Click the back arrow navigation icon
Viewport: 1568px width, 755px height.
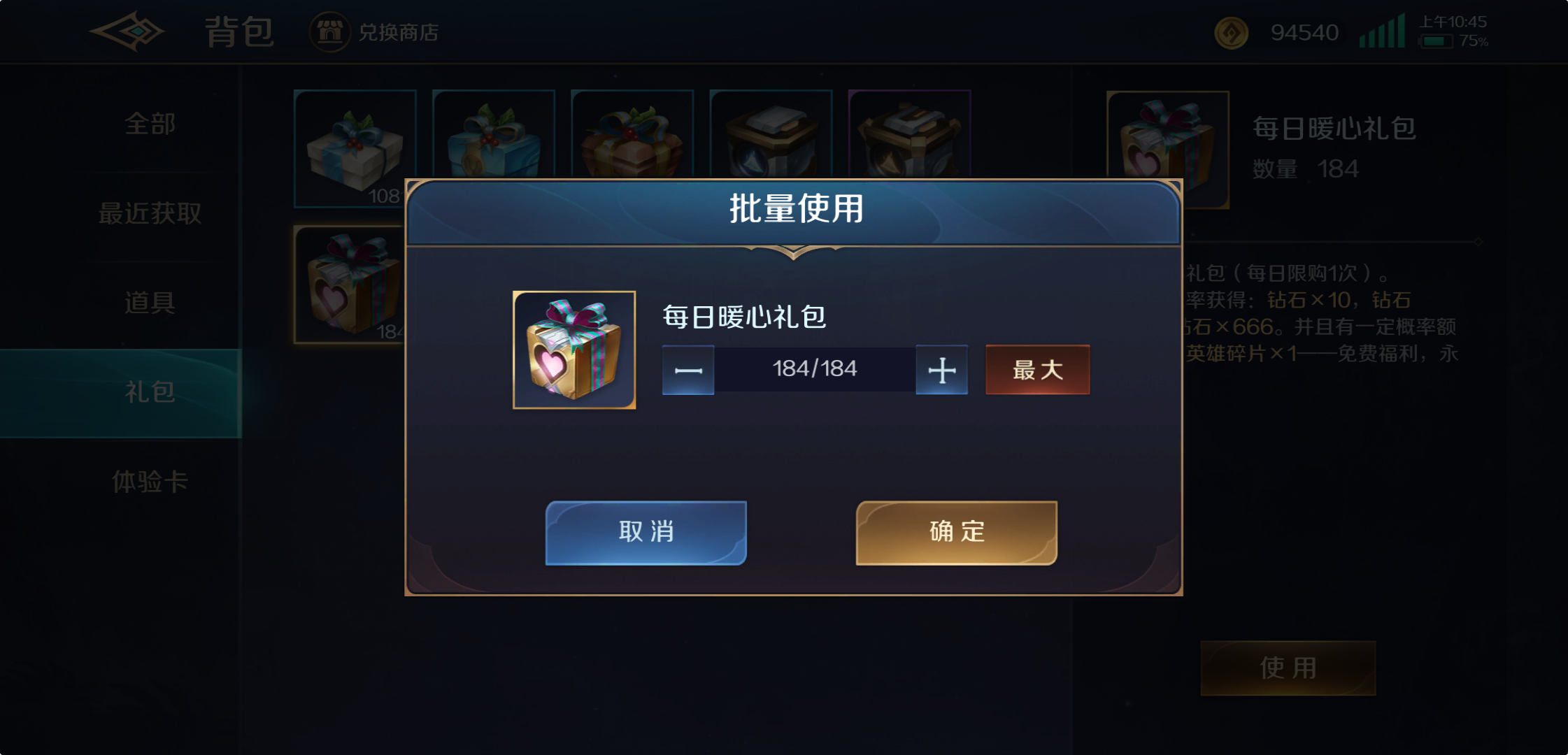pyautogui.click(x=128, y=31)
